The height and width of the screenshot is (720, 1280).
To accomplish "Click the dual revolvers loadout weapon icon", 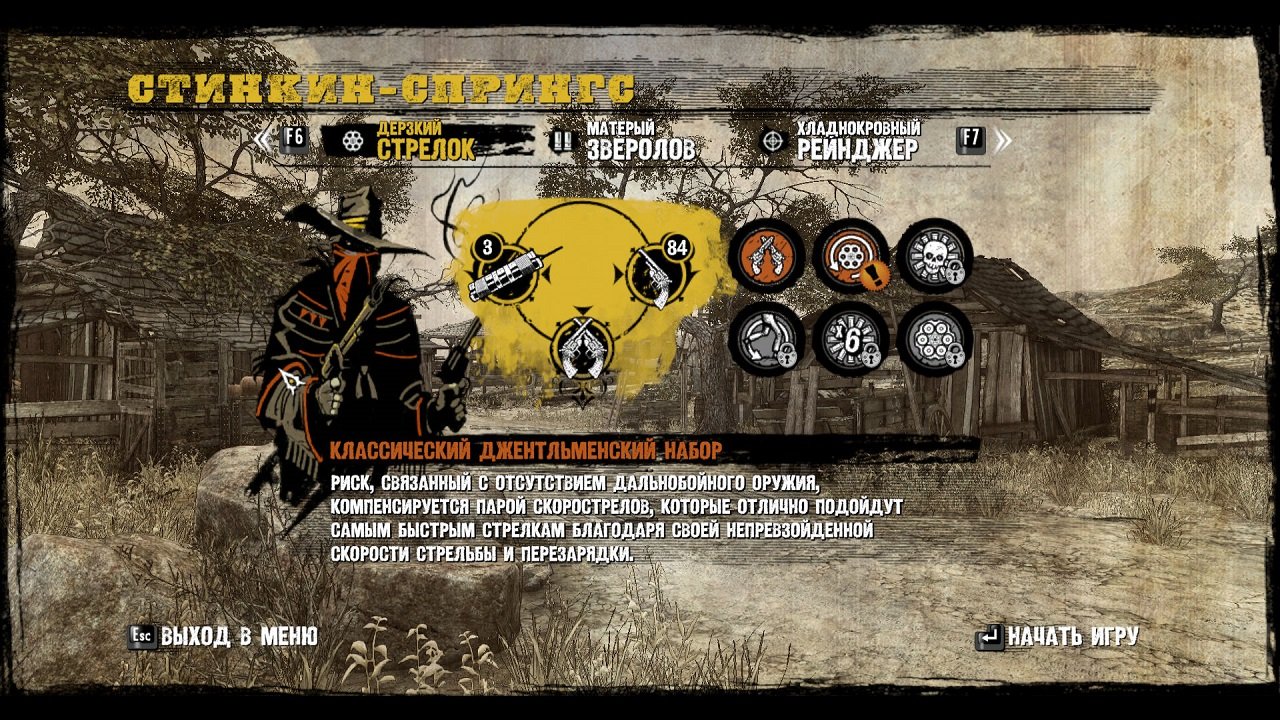I will point(580,350).
